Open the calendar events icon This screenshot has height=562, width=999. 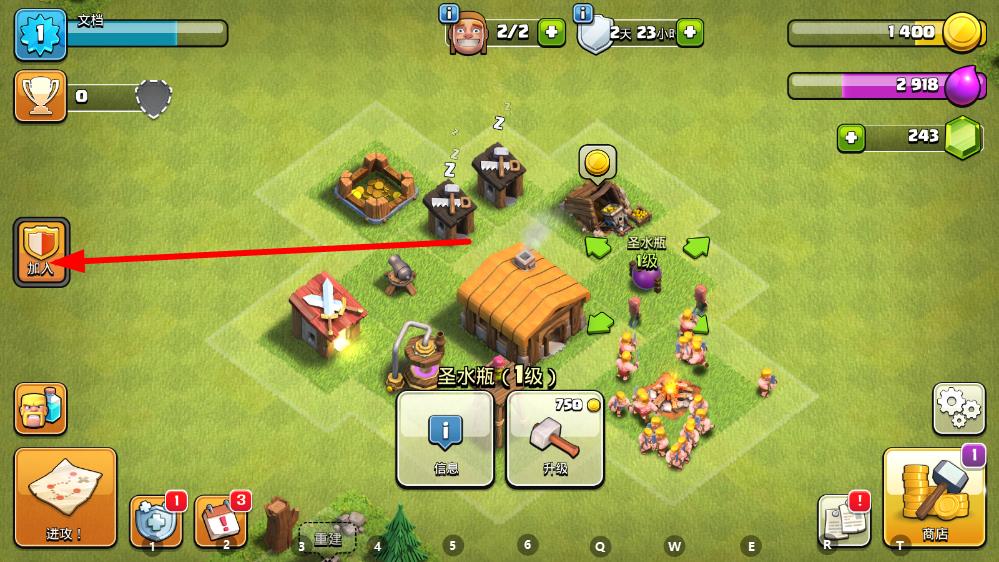220,521
